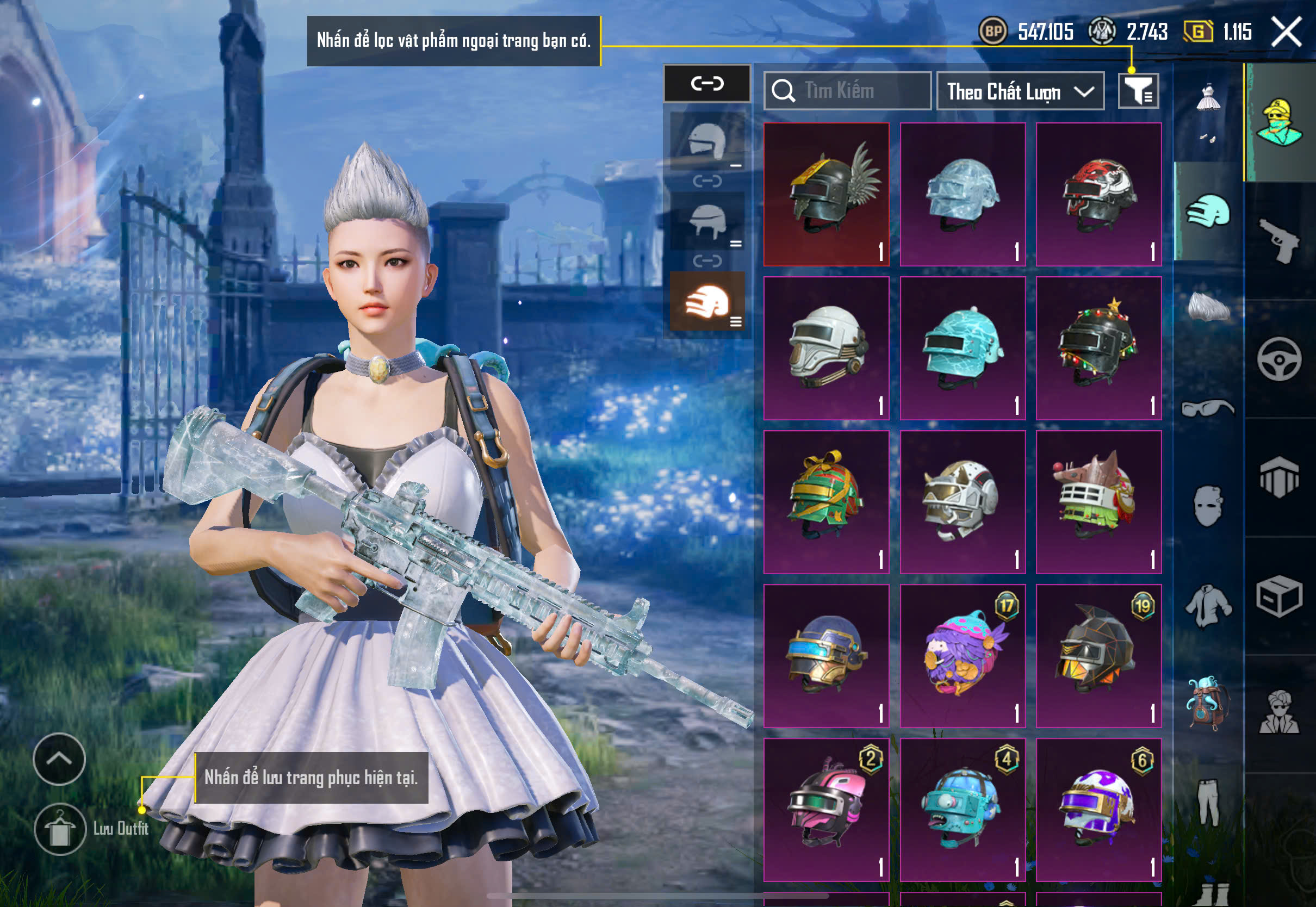
Task: Toggle the owned items filter funnel
Action: (x=1138, y=91)
